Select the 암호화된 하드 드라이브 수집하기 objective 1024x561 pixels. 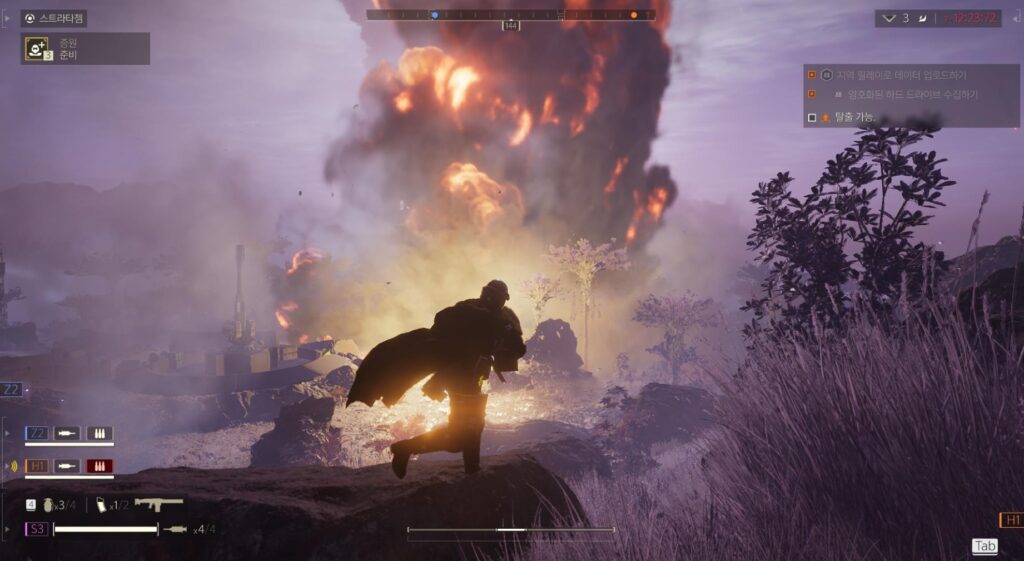point(912,94)
